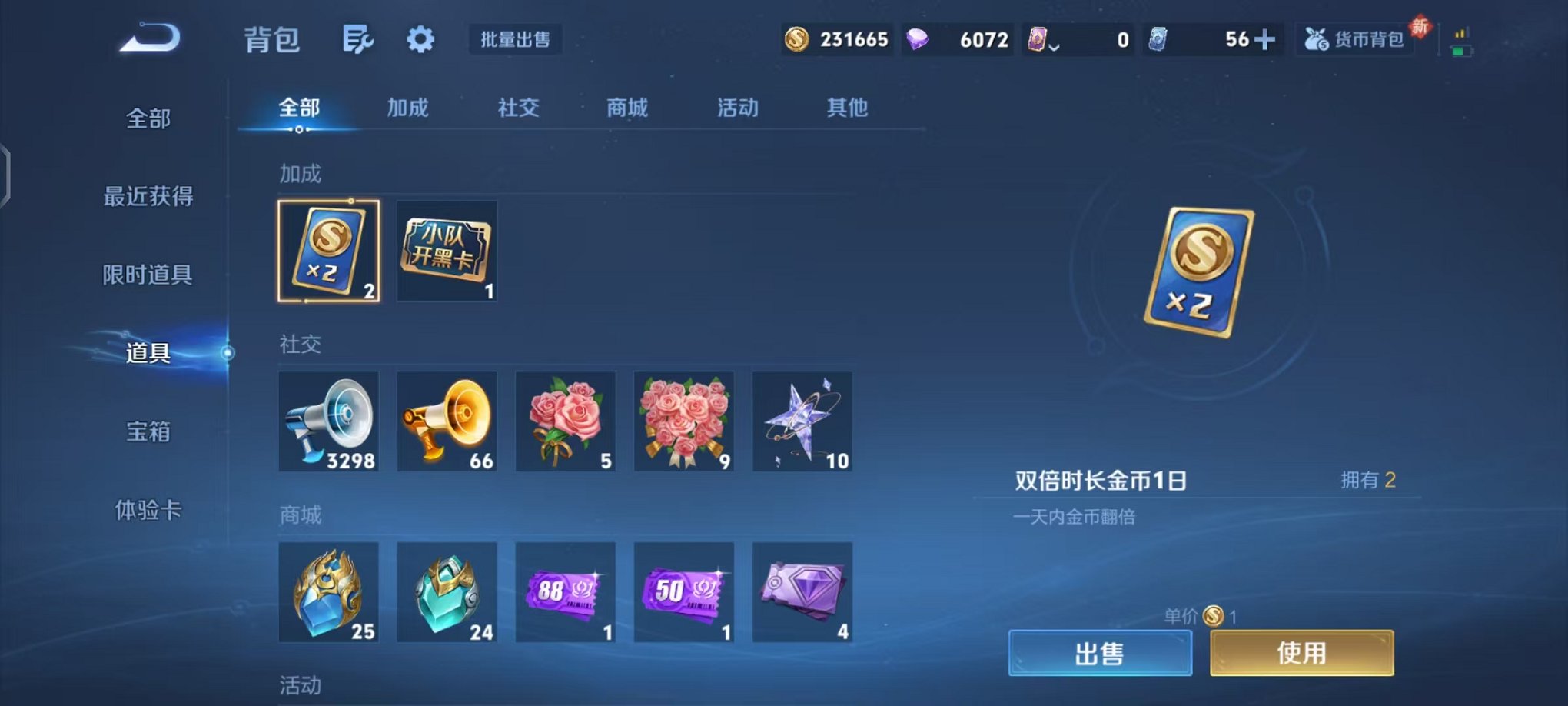1568x706 pixels.
Task: Click the golden 使用 button
Action: point(1301,653)
